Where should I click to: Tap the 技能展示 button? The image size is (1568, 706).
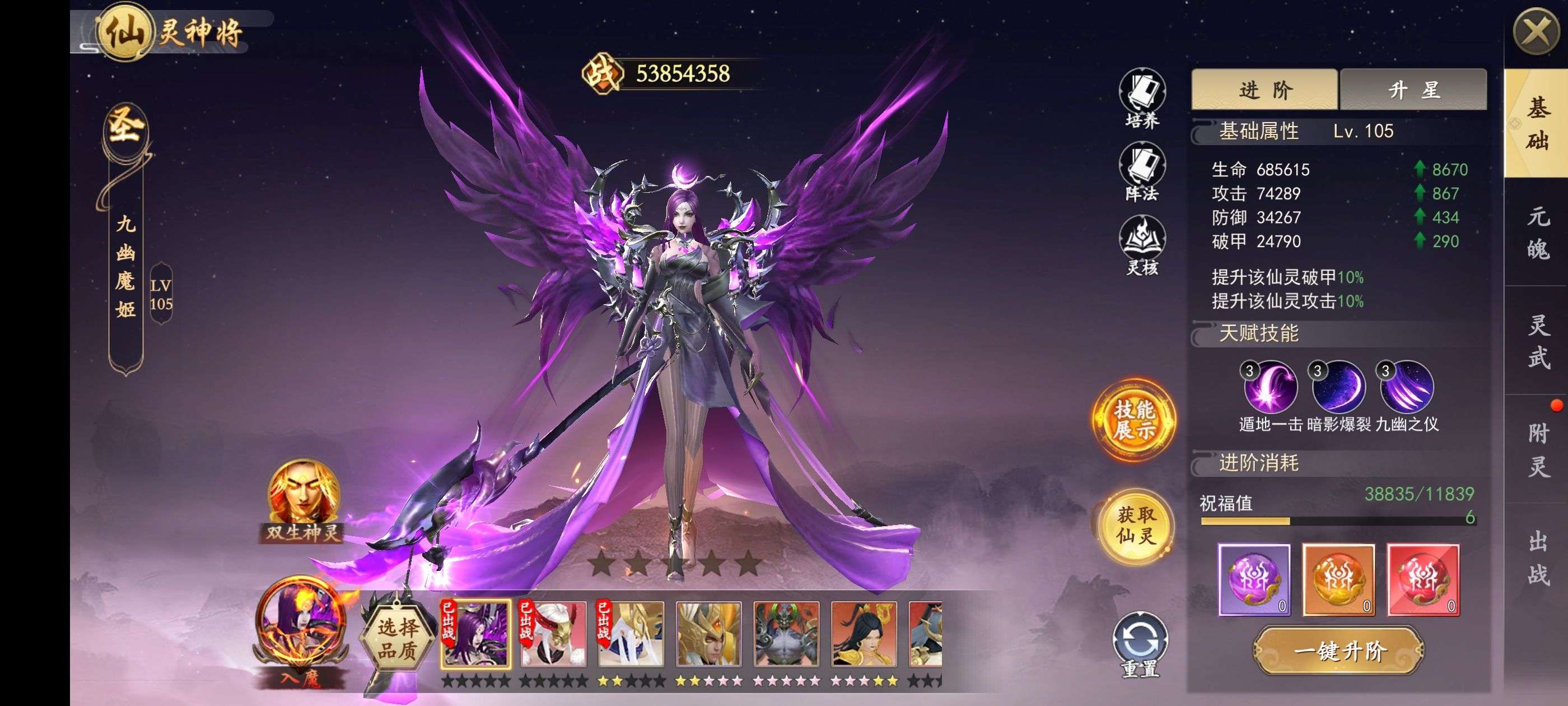pos(1134,419)
